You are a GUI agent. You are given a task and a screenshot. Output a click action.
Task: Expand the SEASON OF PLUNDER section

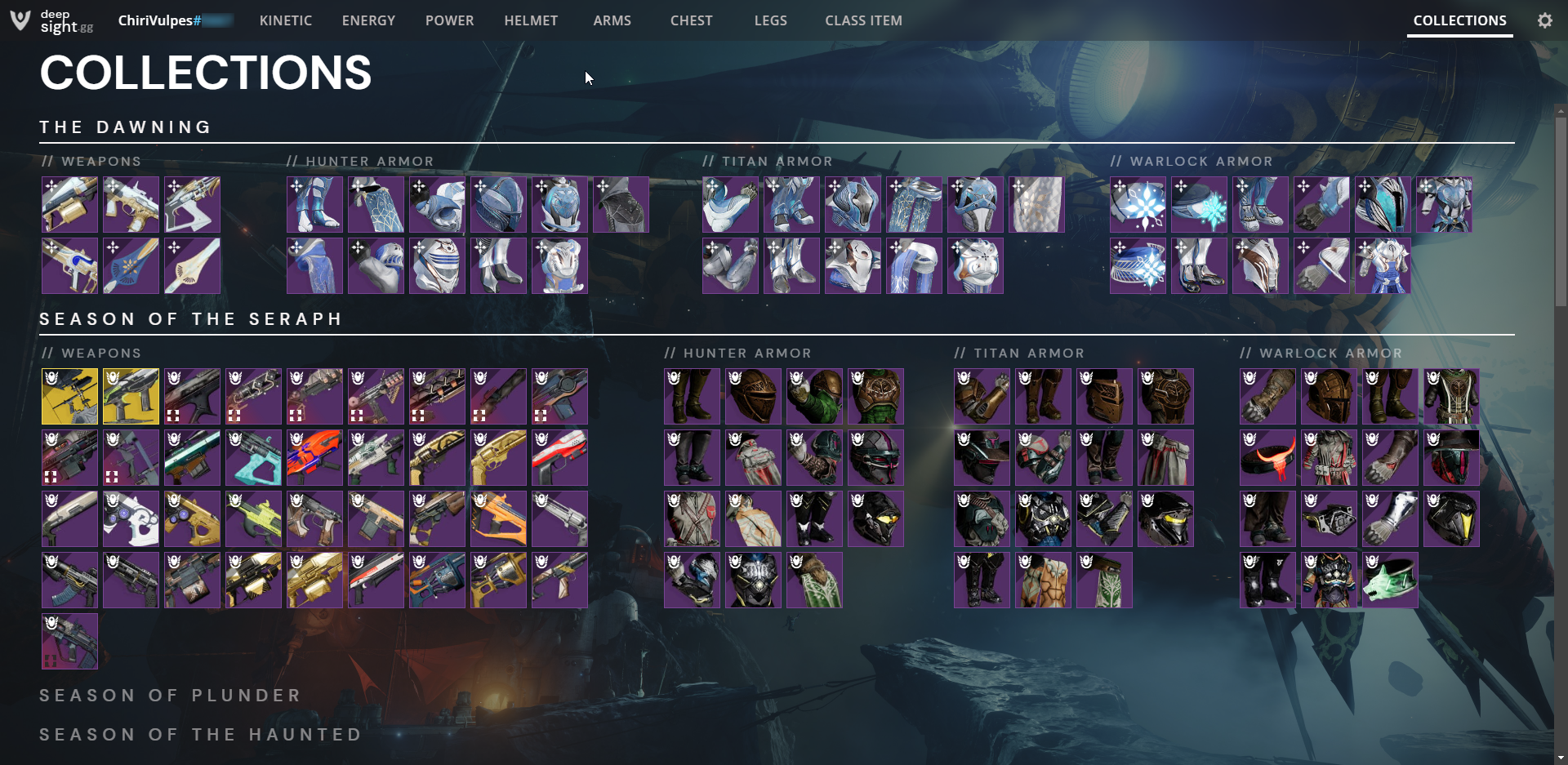pyautogui.click(x=170, y=695)
